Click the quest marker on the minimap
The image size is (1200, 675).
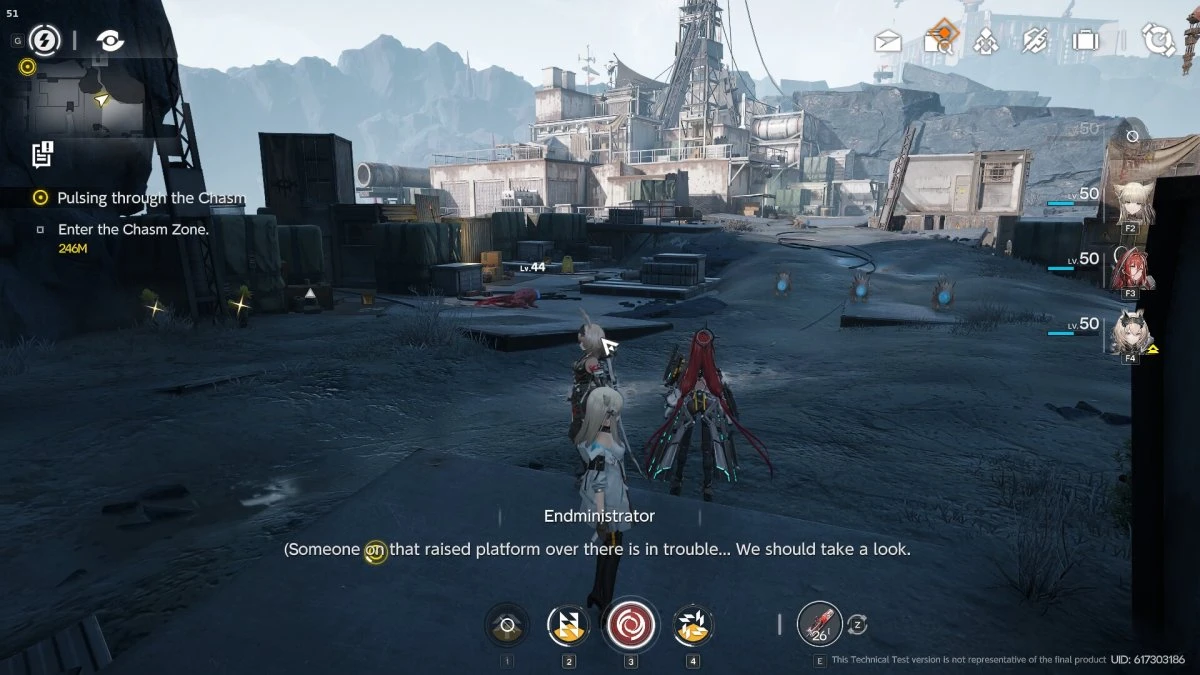27,67
